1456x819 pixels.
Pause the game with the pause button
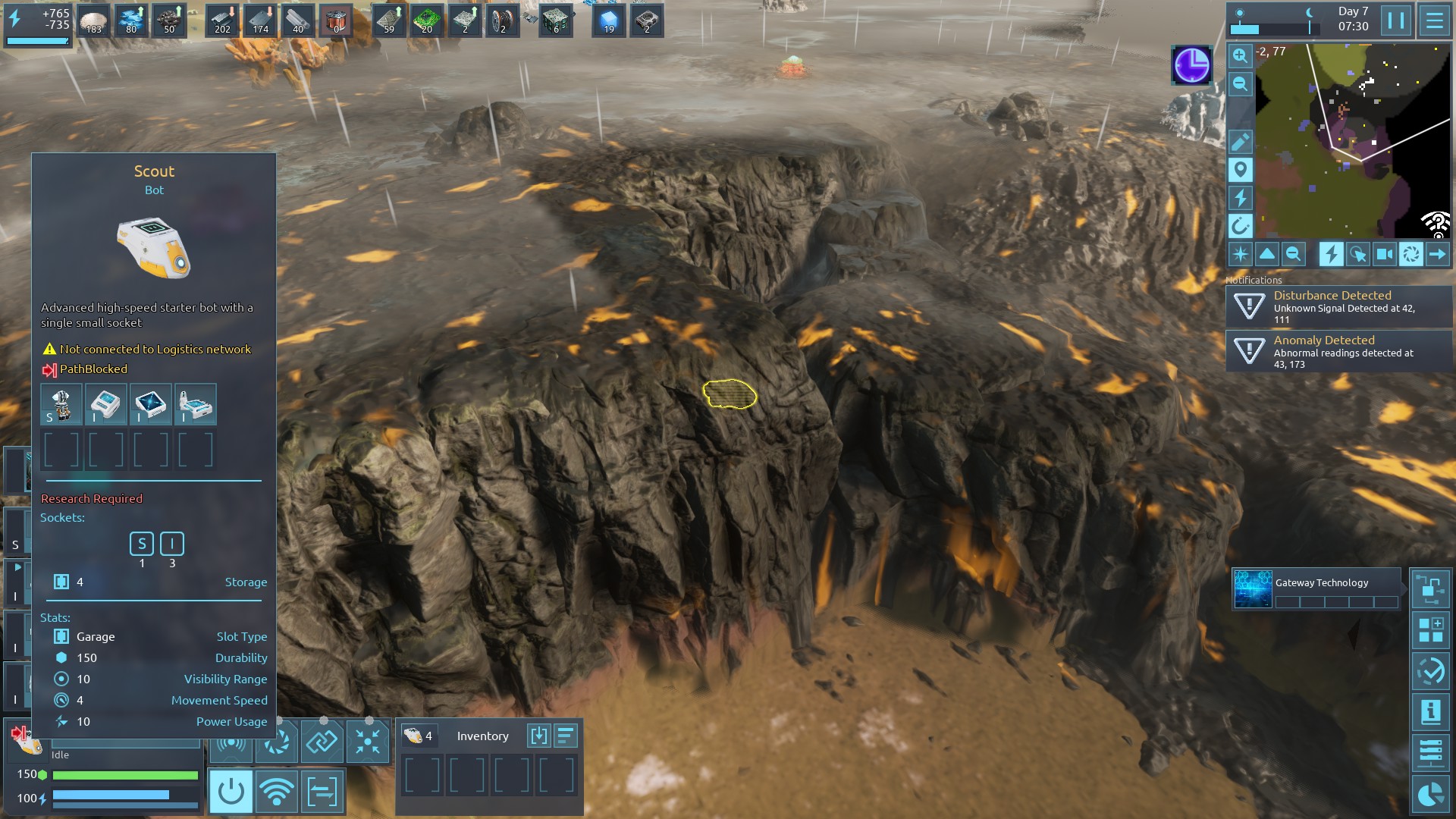coord(1396,20)
